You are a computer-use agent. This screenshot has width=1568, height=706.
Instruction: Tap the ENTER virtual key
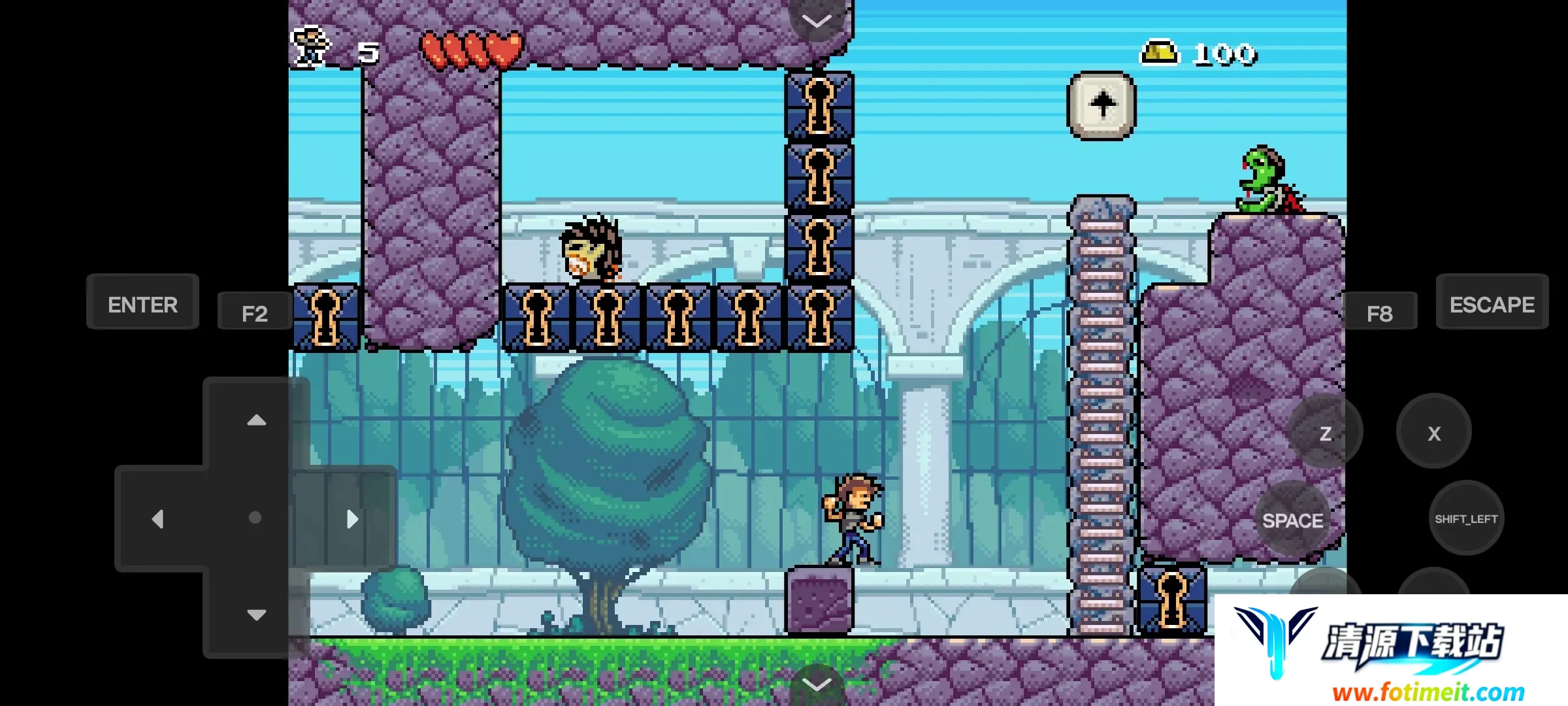(142, 303)
